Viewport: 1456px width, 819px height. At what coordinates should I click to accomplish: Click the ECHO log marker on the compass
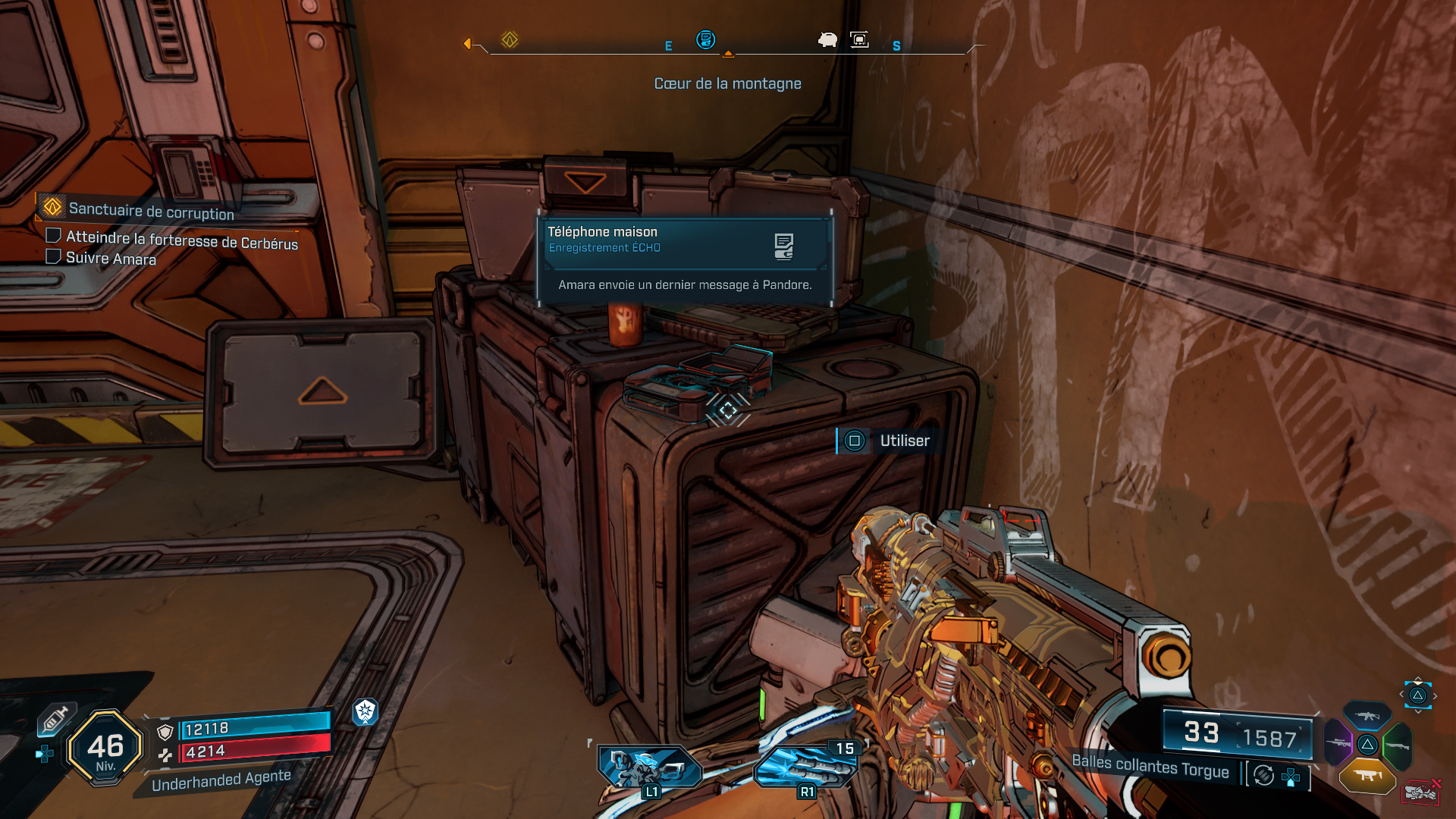tap(705, 39)
